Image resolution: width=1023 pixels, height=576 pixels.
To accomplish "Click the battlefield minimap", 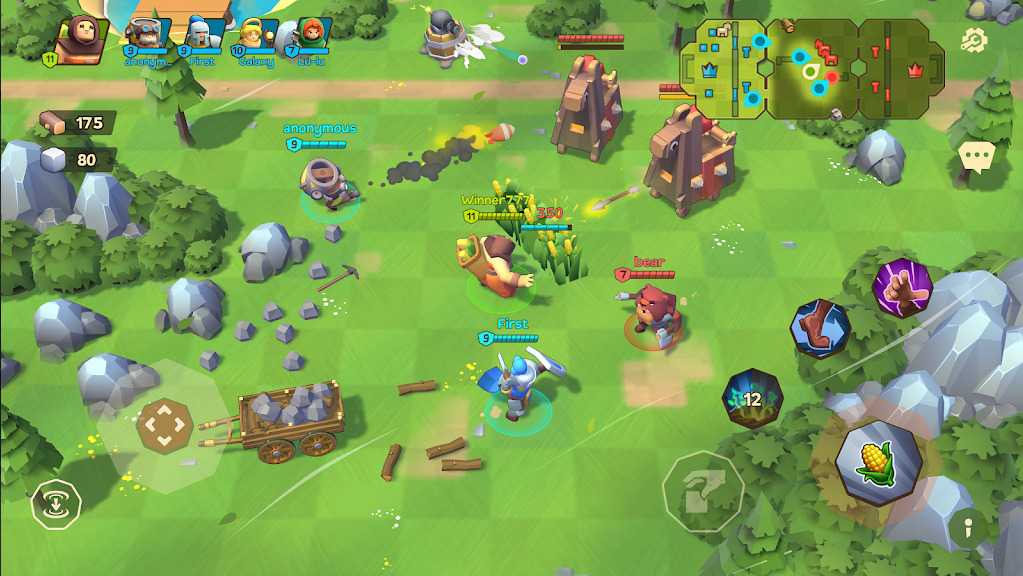I will [x=812, y=68].
